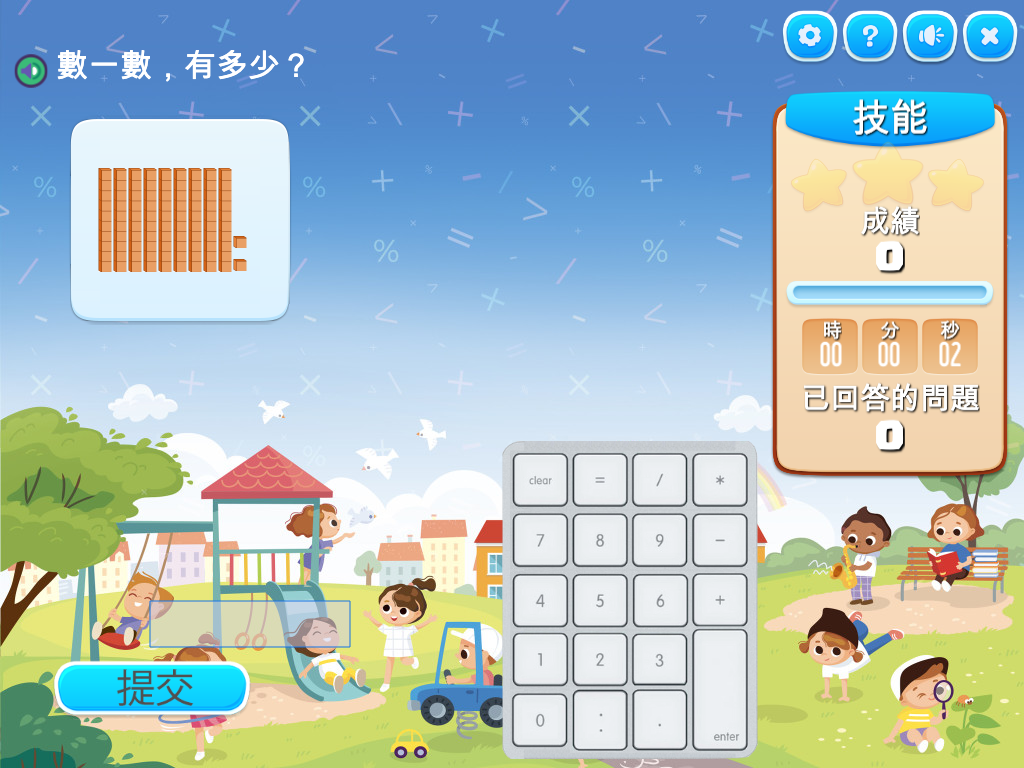Tap the number 7 key

(x=540, y=540)
